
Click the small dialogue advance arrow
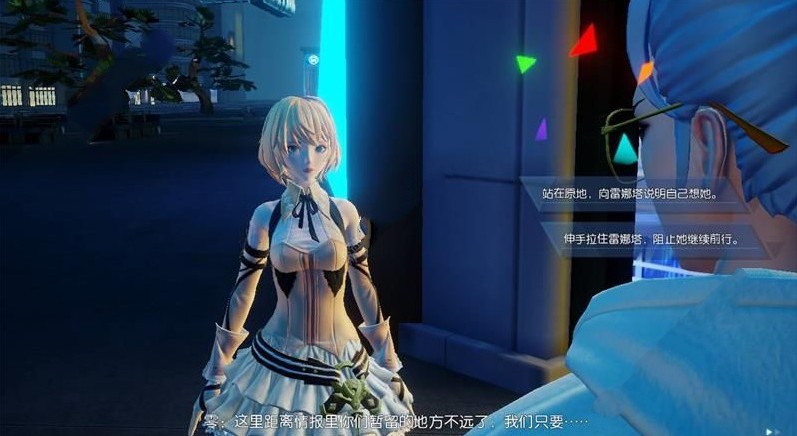coord(768,430)
